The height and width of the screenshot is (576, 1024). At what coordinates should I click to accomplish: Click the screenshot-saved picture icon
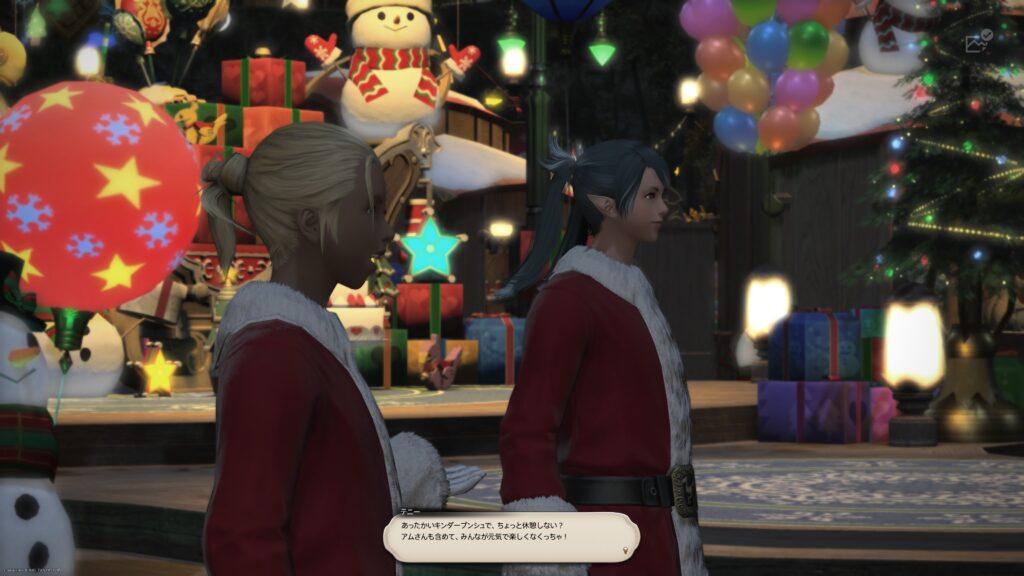pyautogui.click(x=977, y=41)
